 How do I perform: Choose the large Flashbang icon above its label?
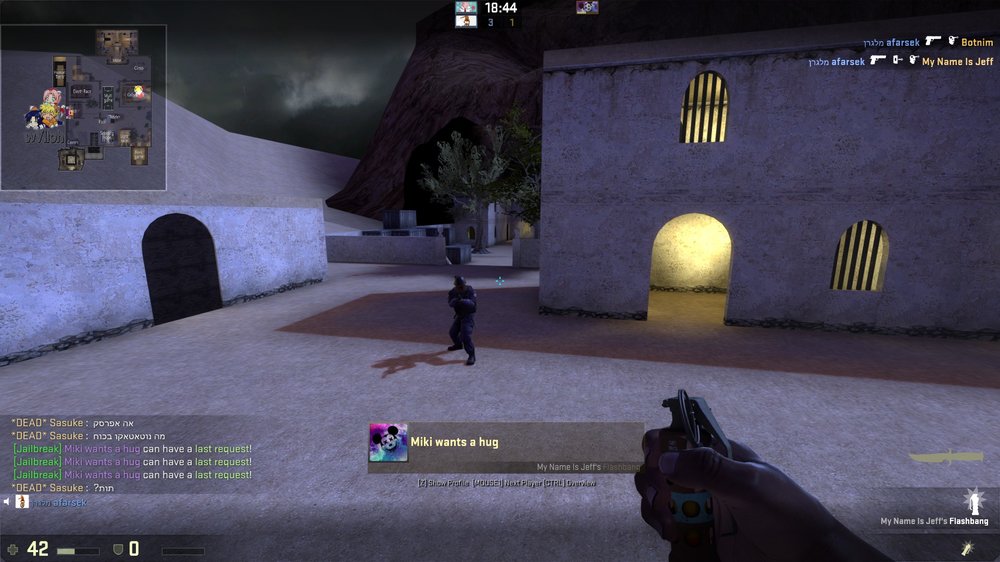[x=969, y=501]
